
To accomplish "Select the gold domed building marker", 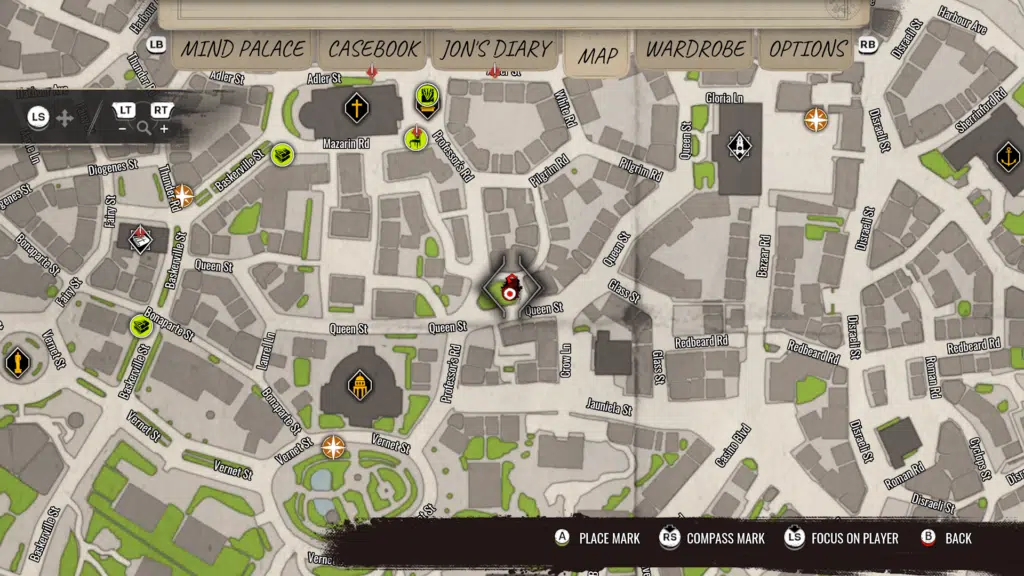I will [358, 385].
